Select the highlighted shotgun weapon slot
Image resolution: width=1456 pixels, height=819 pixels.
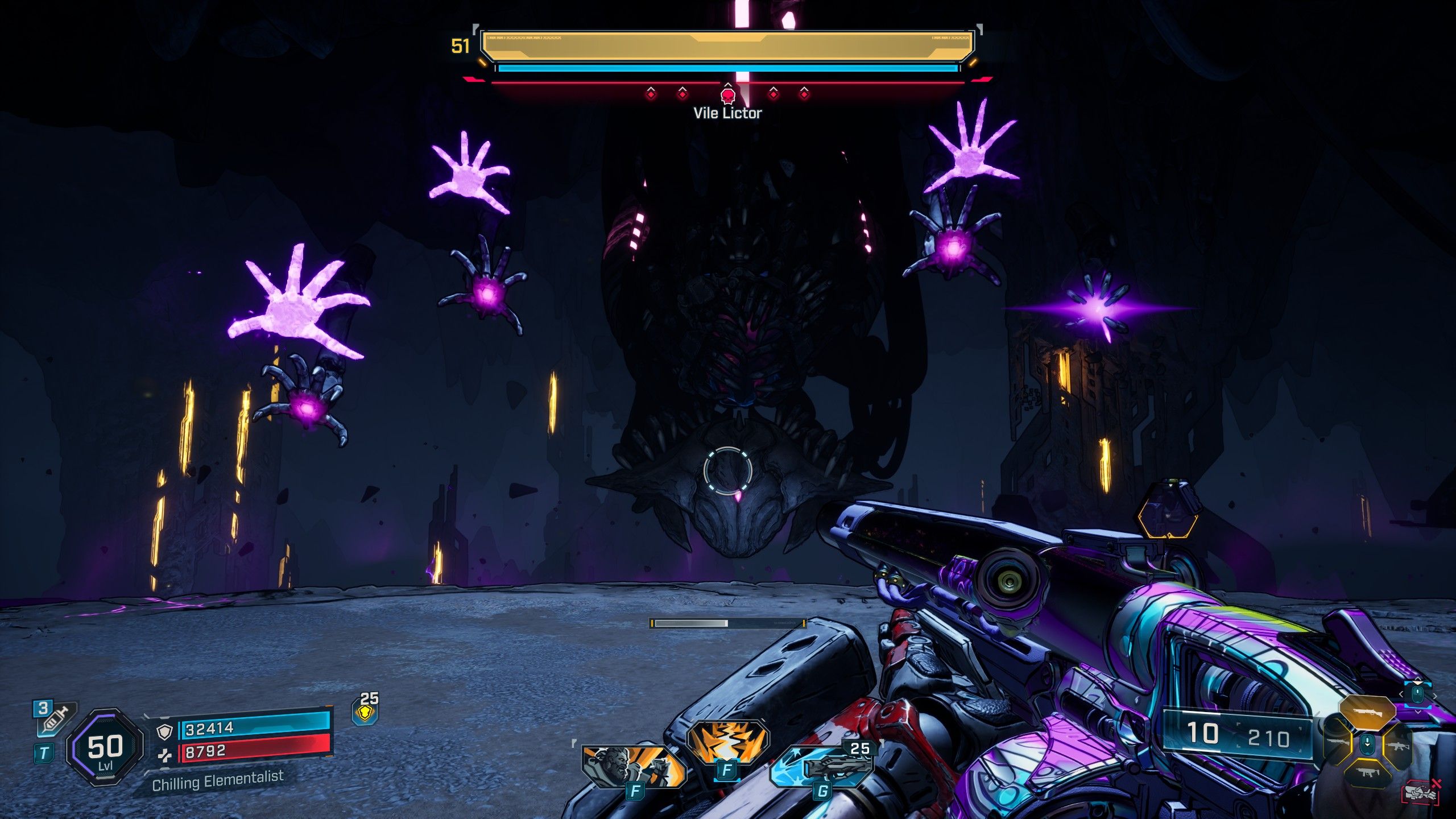coord(1367,712)
